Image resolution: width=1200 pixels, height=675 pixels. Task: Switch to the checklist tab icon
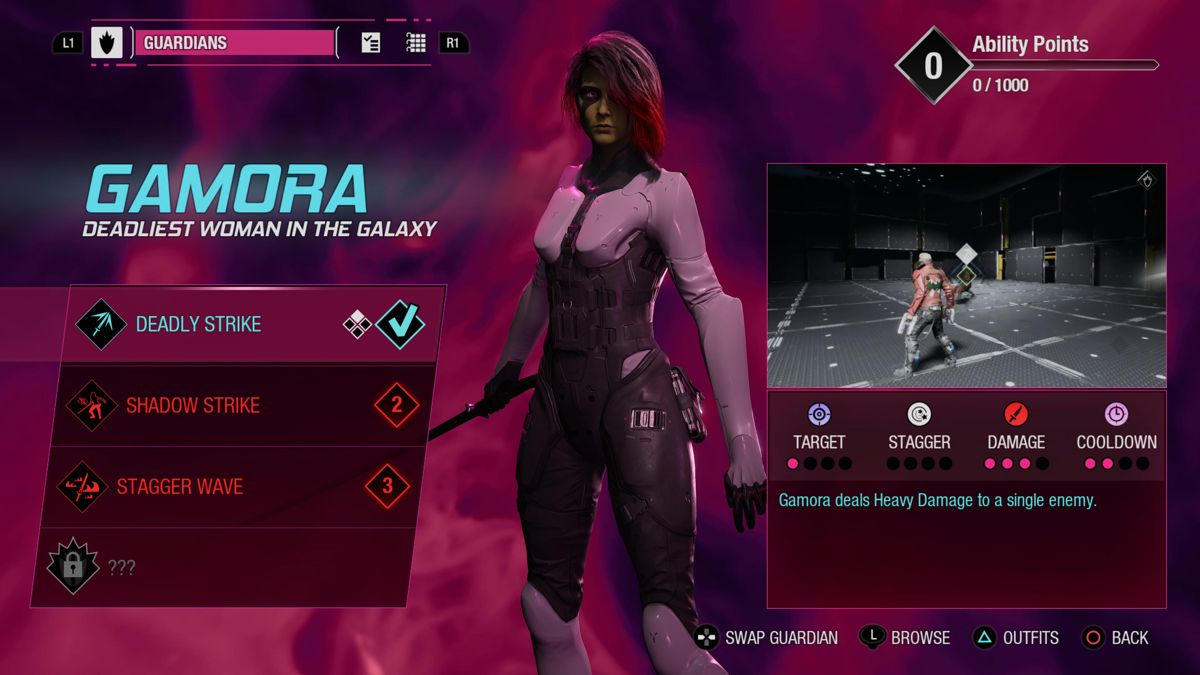371,43
